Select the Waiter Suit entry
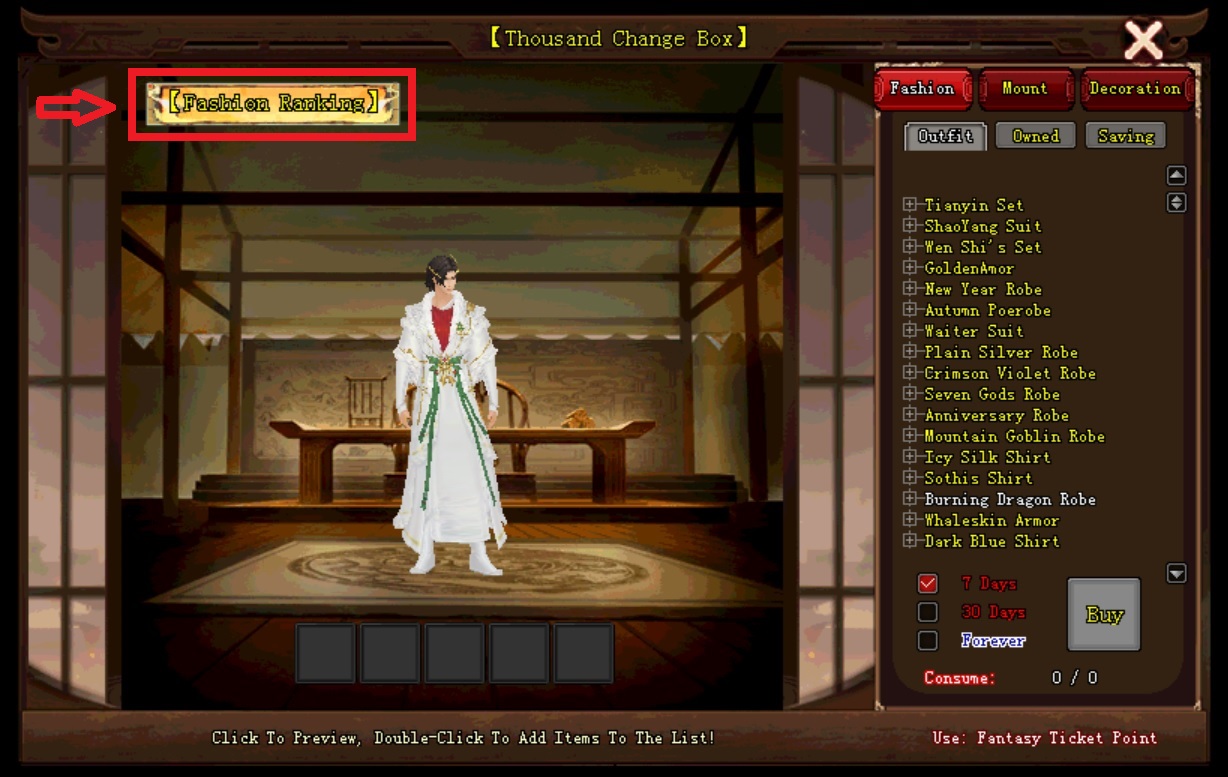The width and height of the screenshot is (1228, 777). tap(973, 331)
